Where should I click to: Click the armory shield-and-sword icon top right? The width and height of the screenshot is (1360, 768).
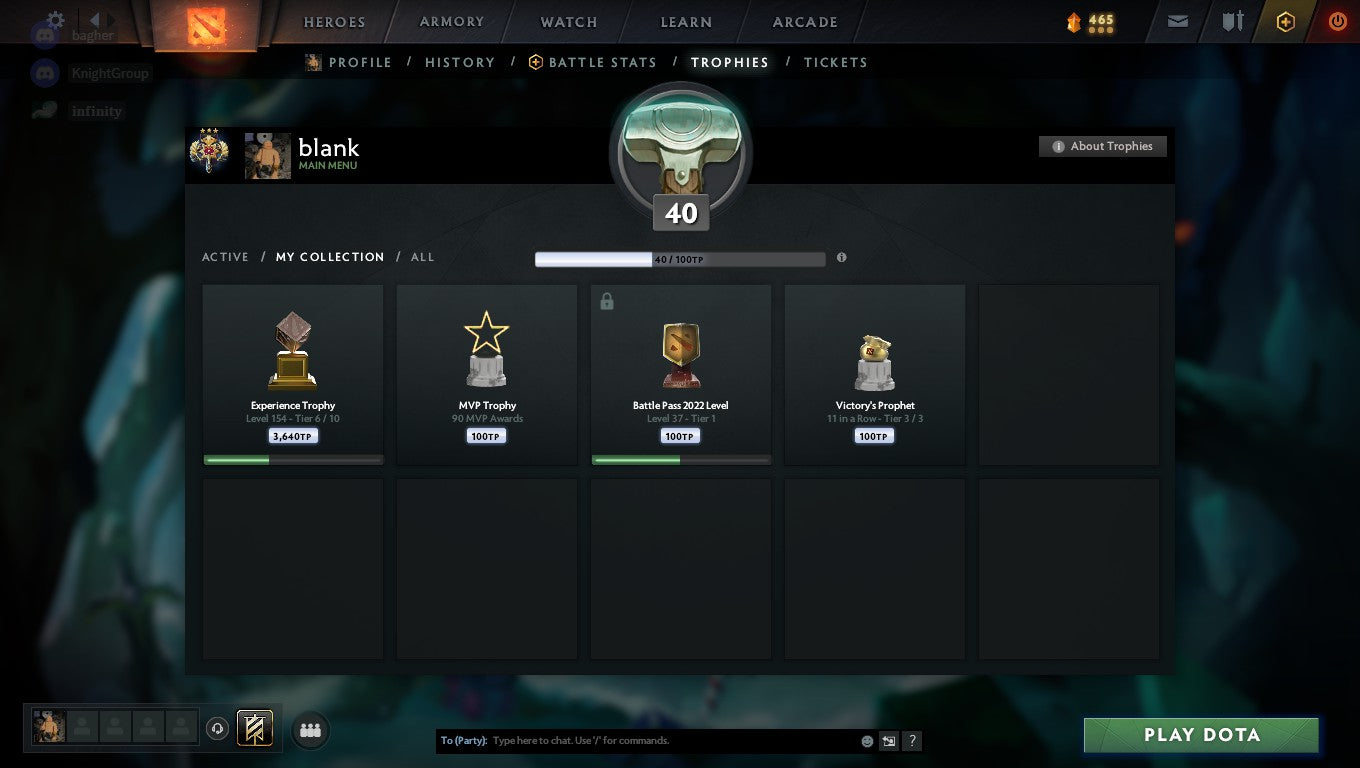[x=1232, y=21]
